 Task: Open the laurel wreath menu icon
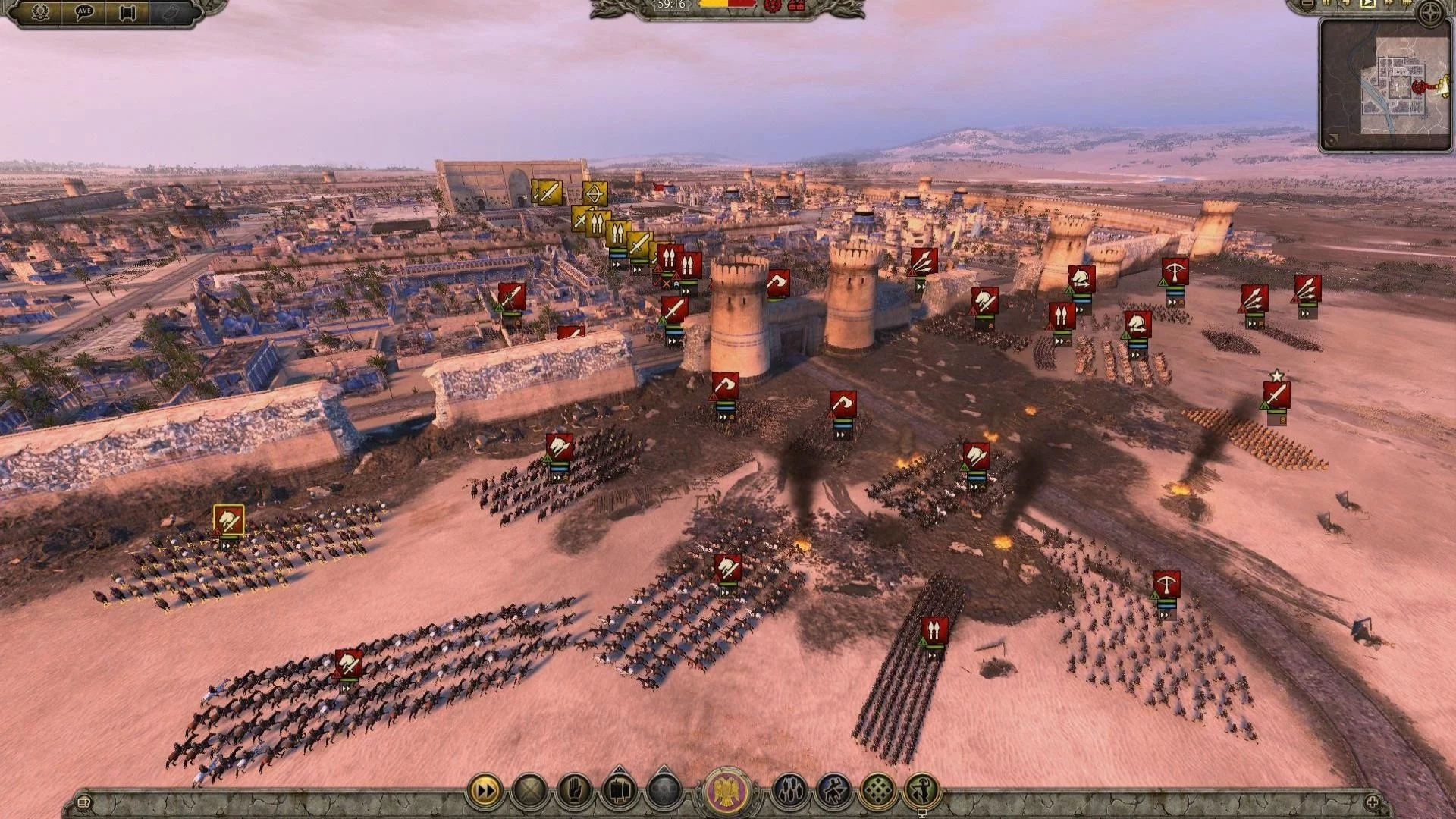(x=40, y=13)
